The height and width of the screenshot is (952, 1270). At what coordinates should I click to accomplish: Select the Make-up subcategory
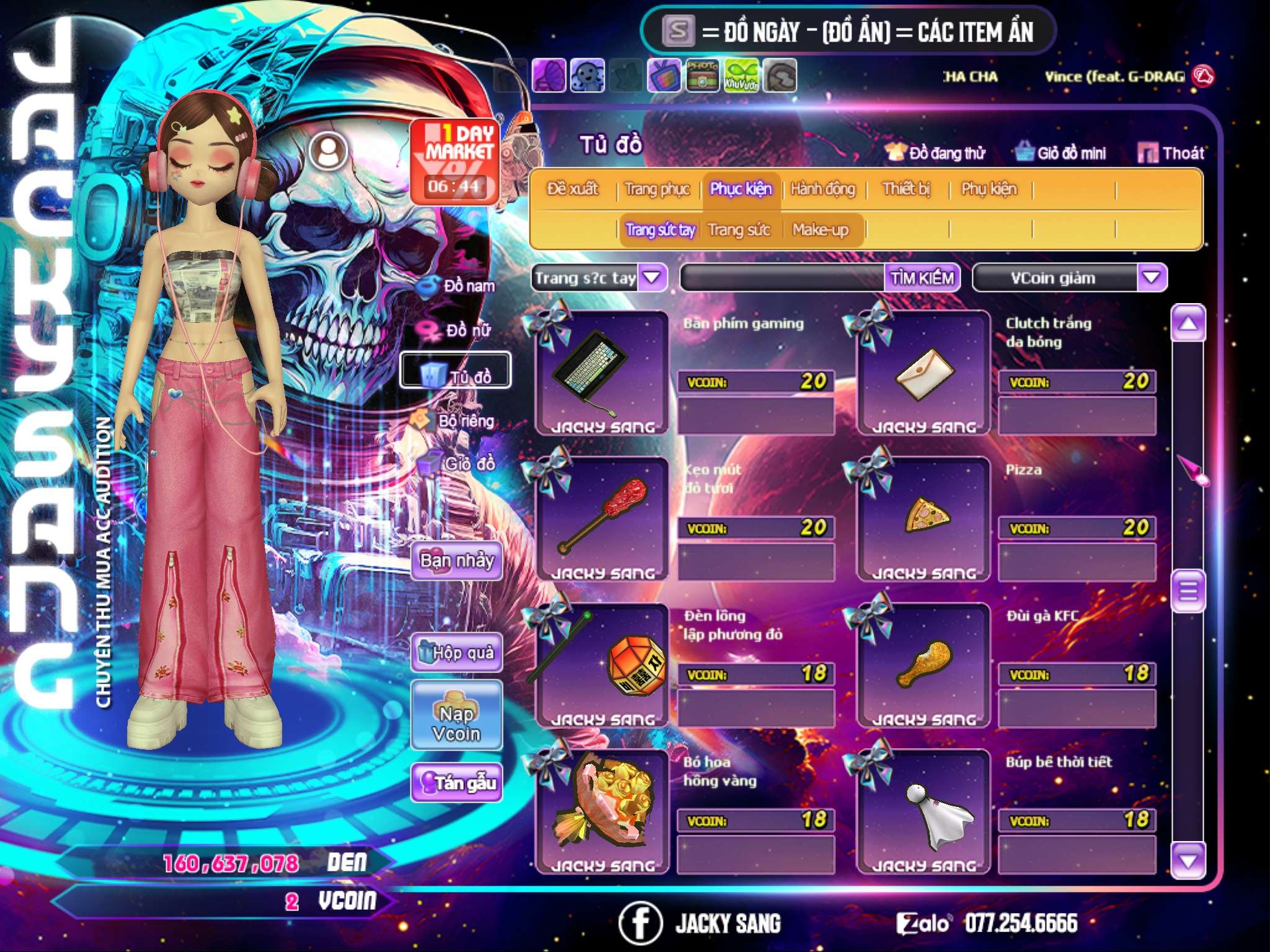pyautogui.click(x=820, y=230)
